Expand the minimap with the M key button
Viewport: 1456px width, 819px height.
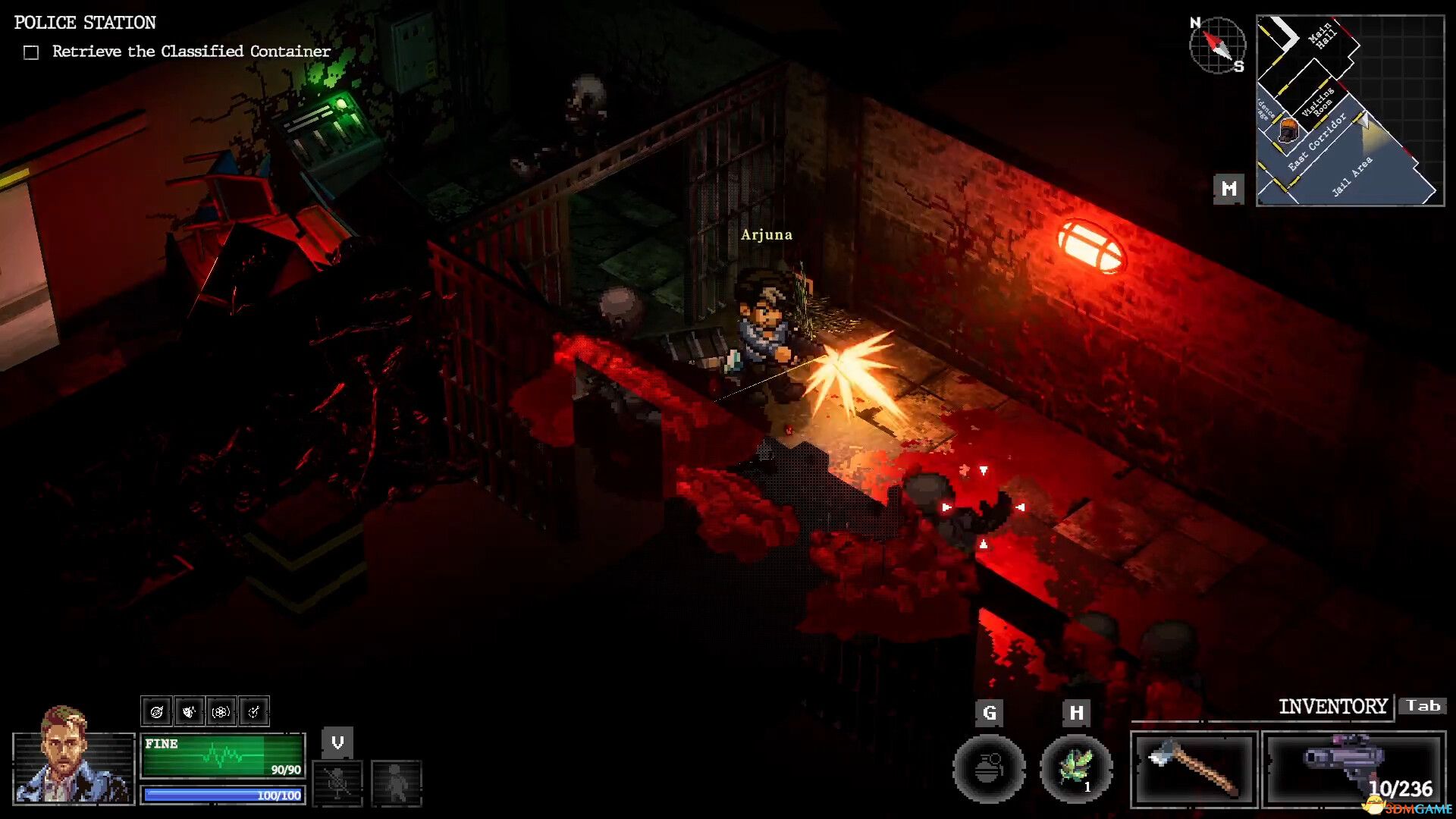coord(1230,187)
